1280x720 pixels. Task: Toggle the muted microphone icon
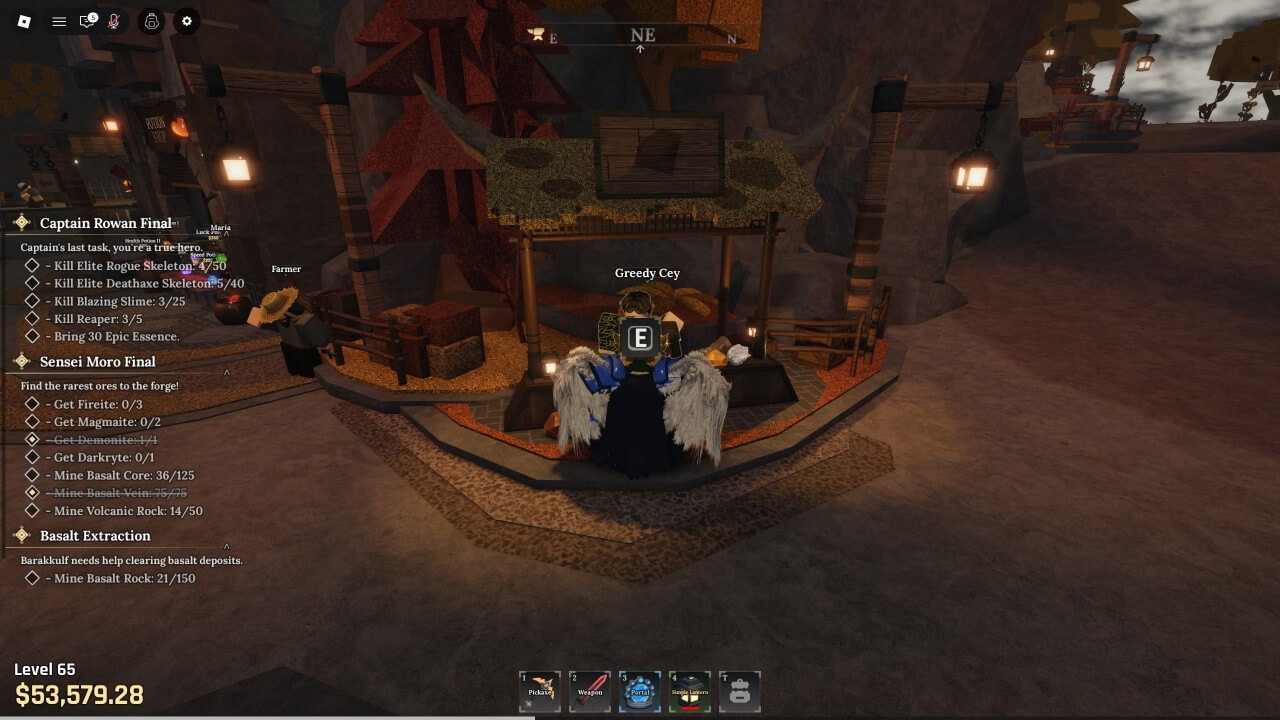114,21
